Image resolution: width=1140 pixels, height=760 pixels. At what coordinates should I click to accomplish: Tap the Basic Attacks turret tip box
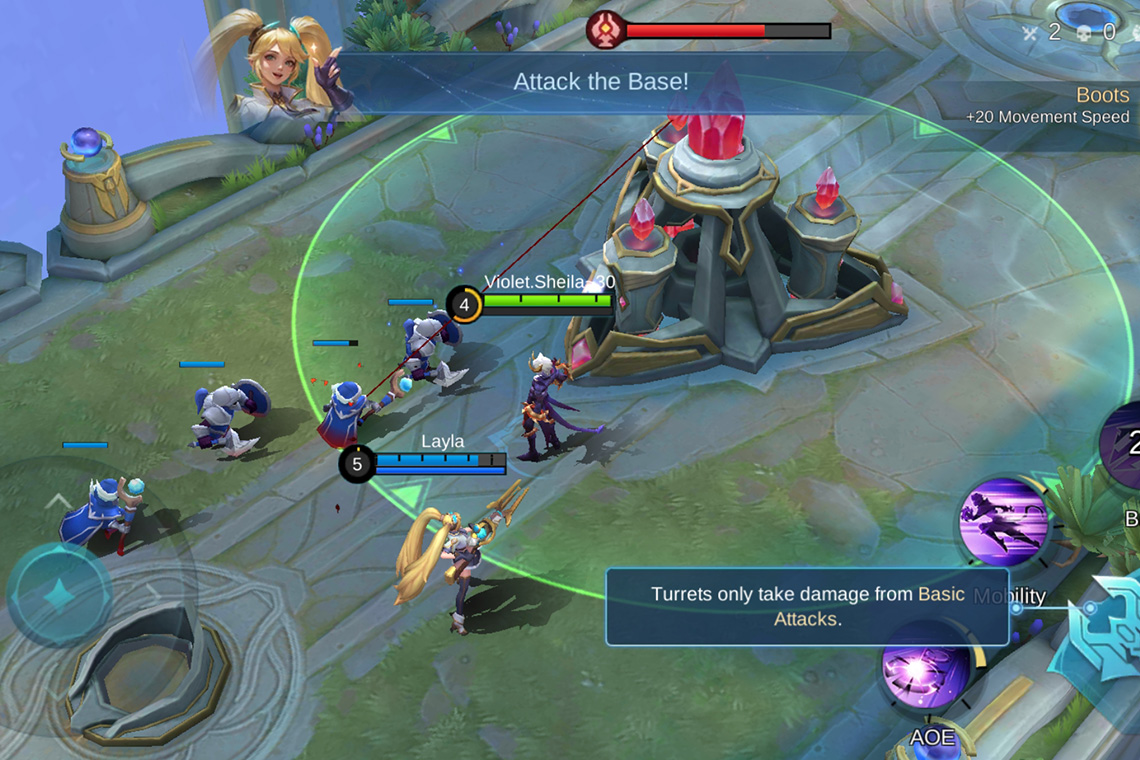pyautogui.click(x=806, y=606)
